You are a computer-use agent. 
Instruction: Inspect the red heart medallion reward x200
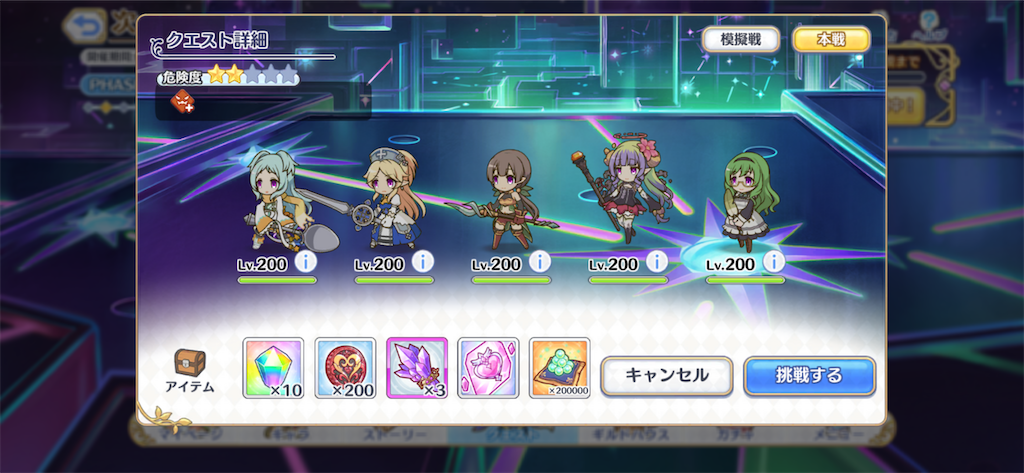click(x=345, y=368)
